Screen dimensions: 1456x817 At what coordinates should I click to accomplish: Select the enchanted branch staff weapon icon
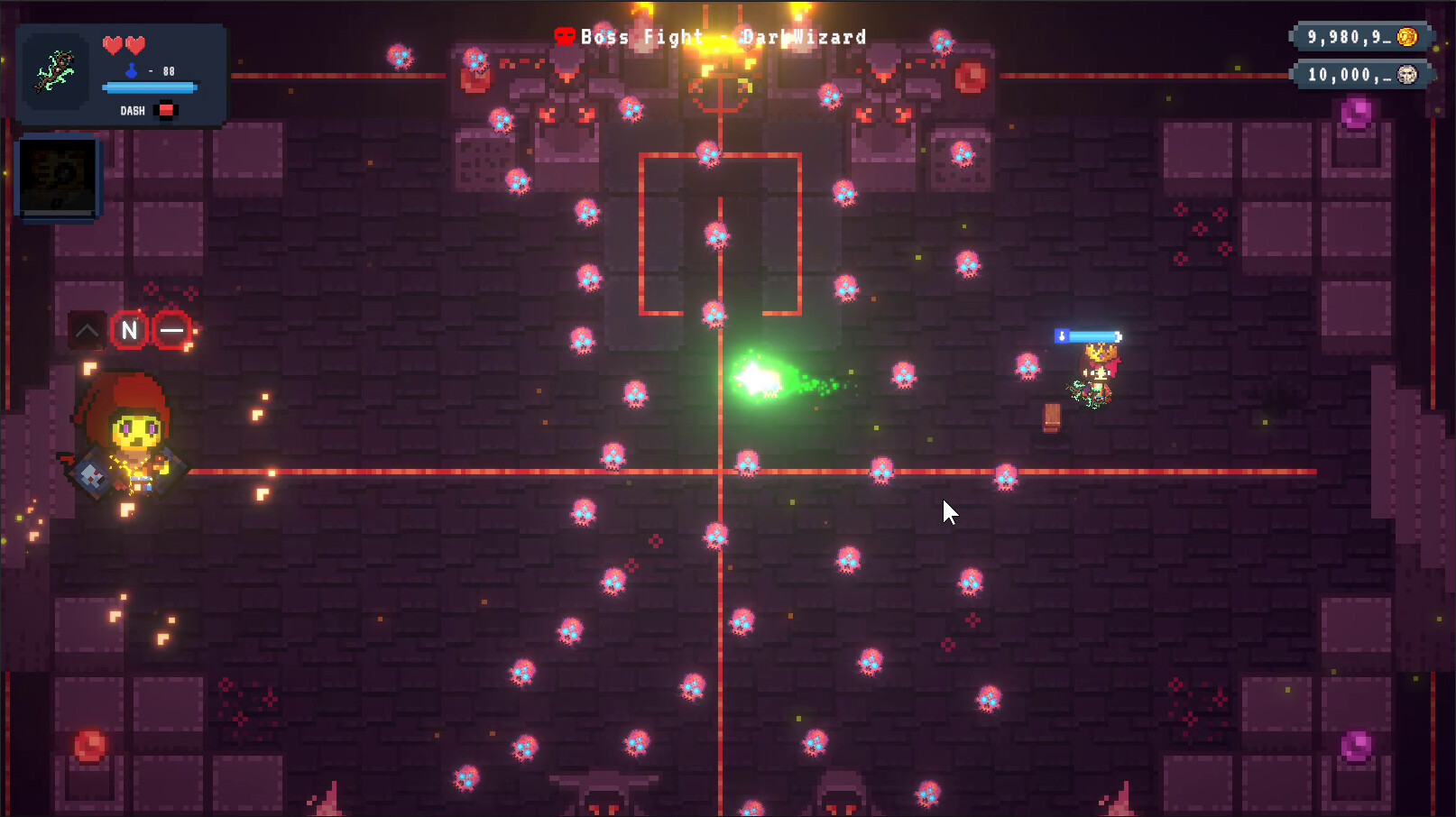click(x=54, y=71)
